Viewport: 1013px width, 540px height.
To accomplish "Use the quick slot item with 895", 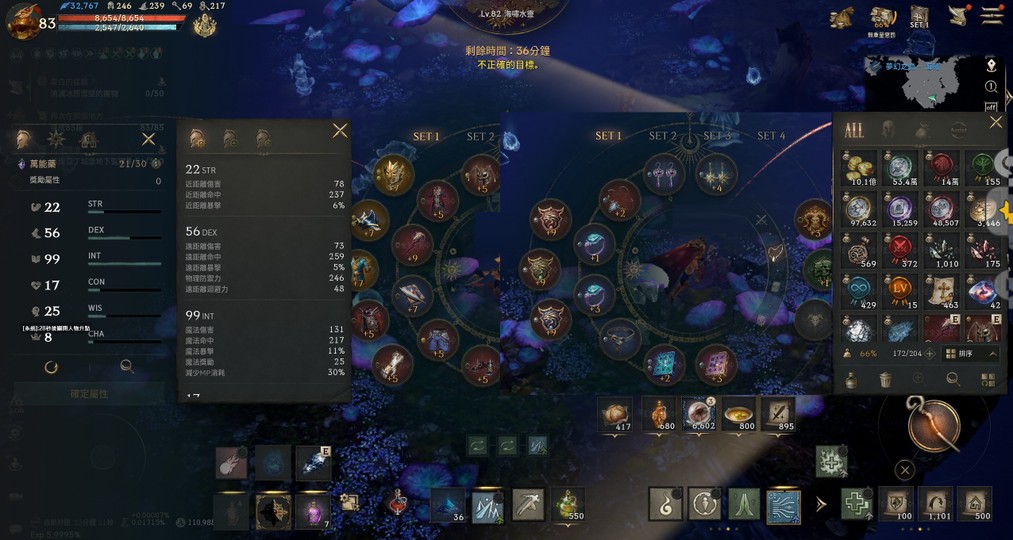I will coord(777,413).
